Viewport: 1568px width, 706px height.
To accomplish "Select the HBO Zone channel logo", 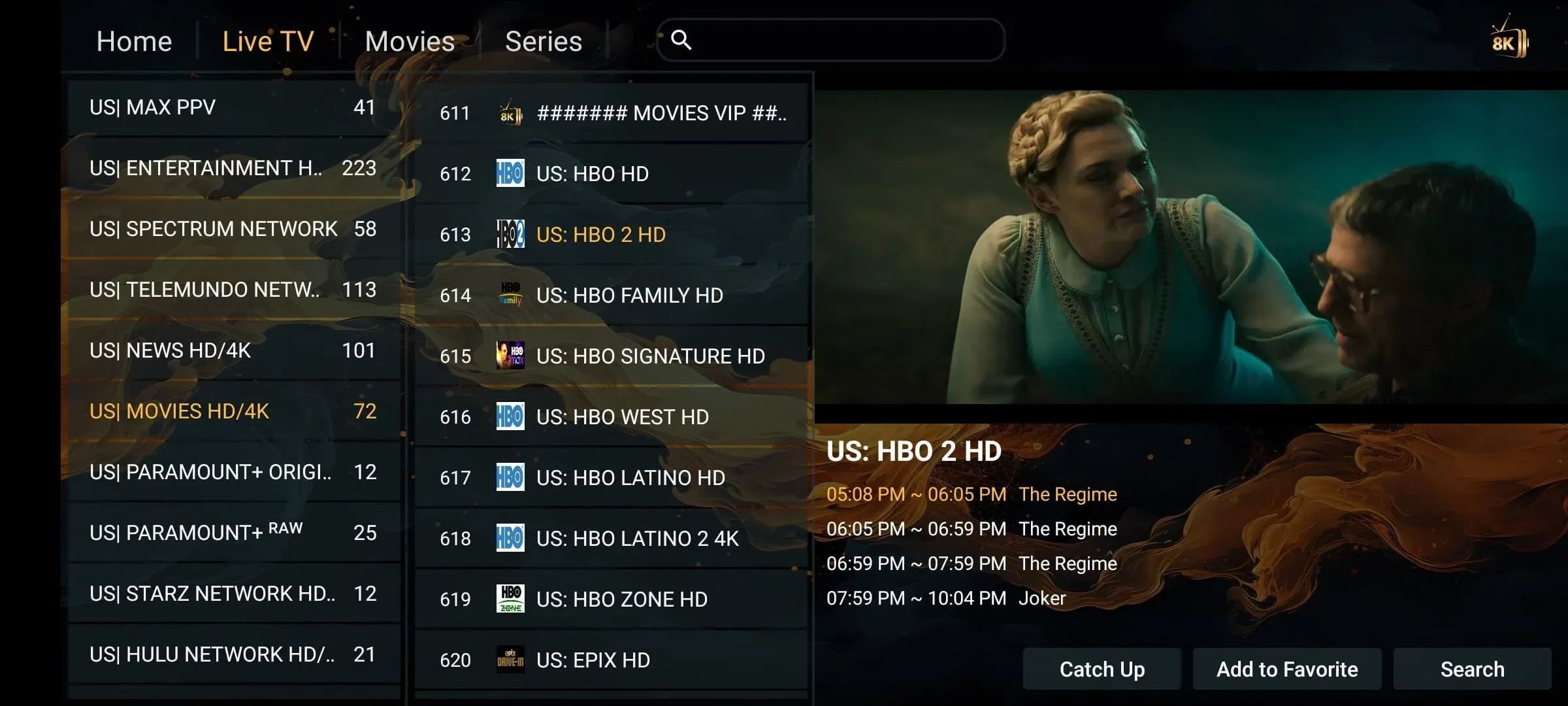I will (x=510, y=599).
